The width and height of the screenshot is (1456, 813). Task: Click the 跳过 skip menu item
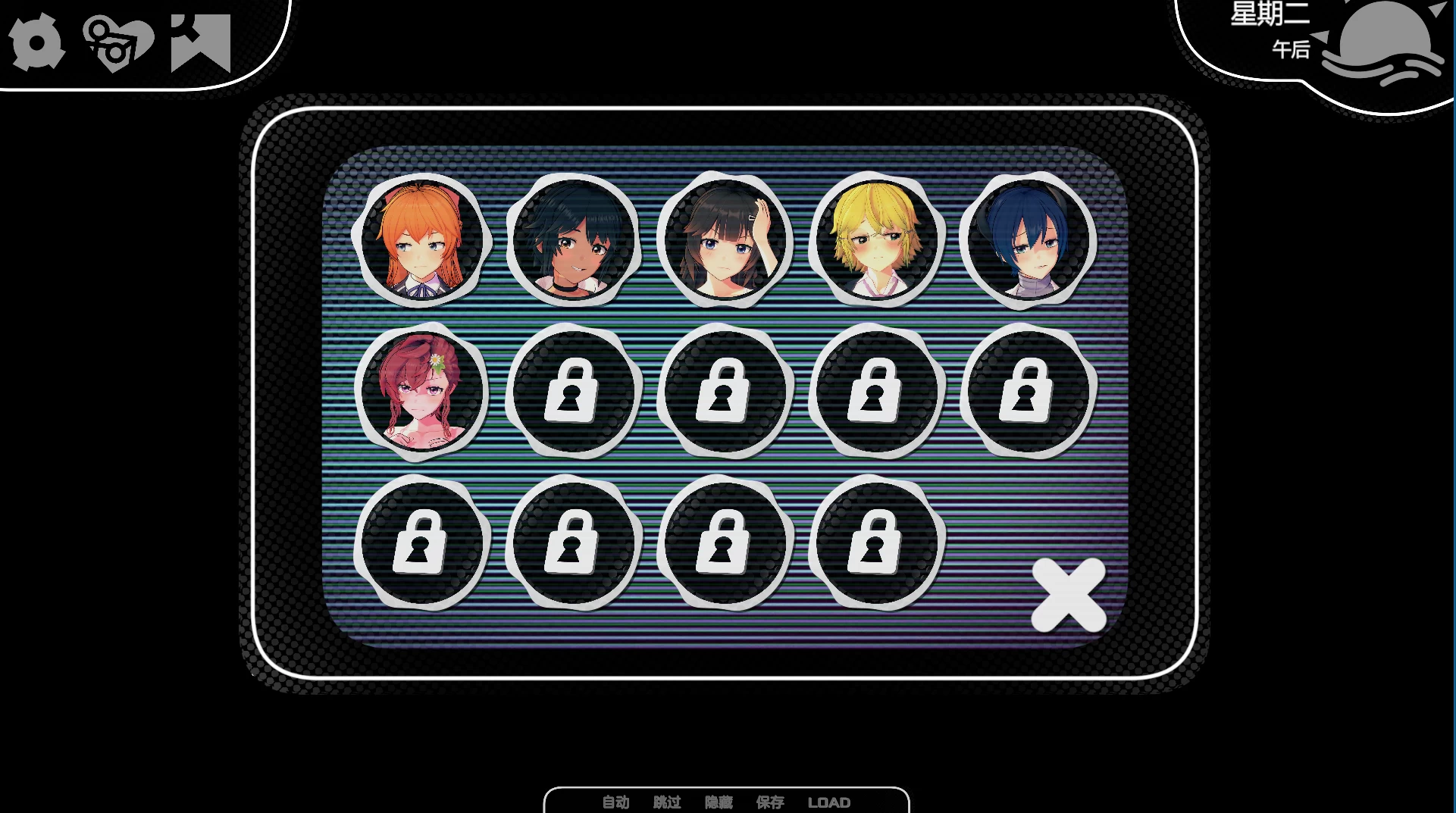tap(665, 803)
